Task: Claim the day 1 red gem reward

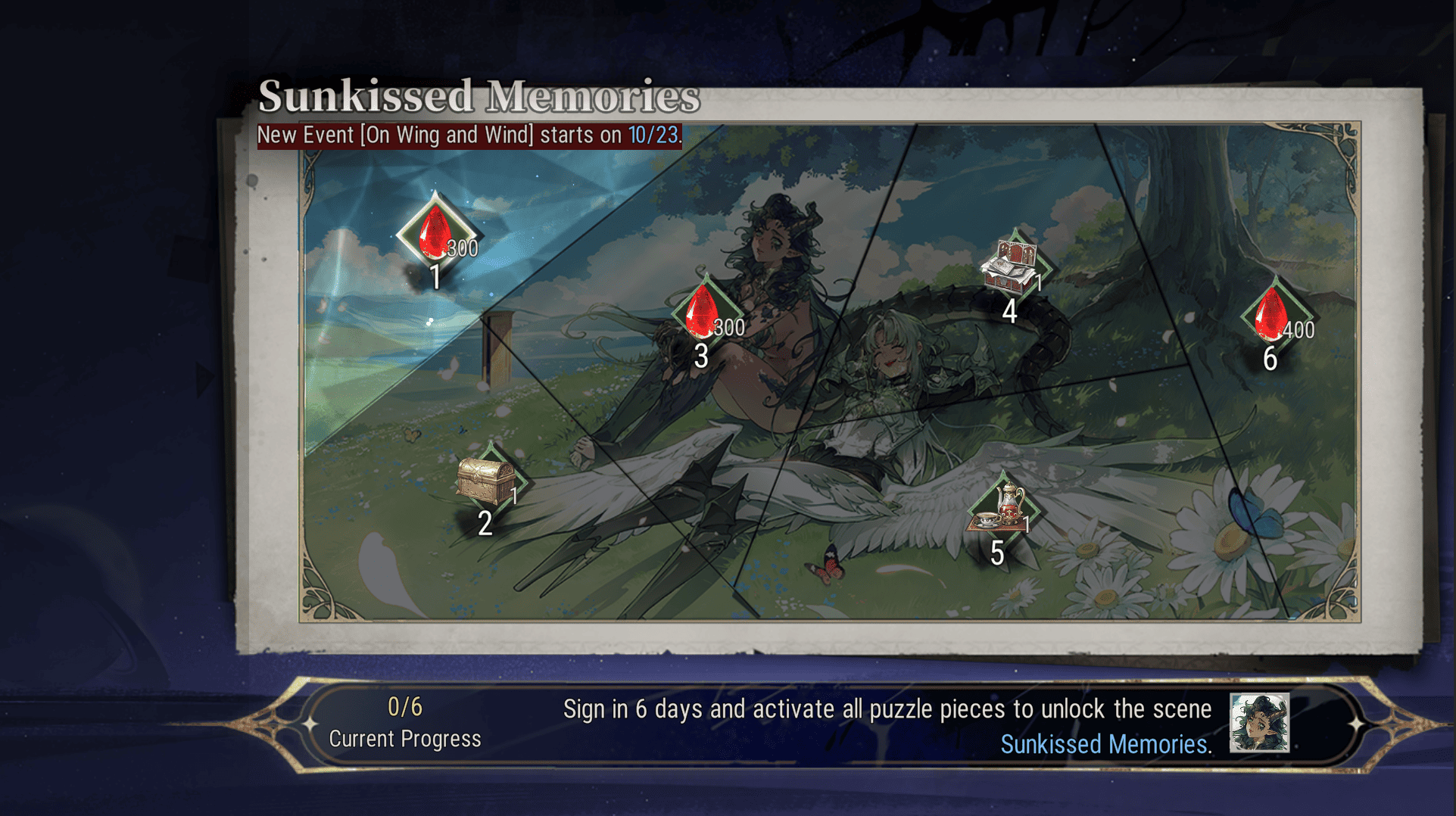Action: tap(436, 234)
